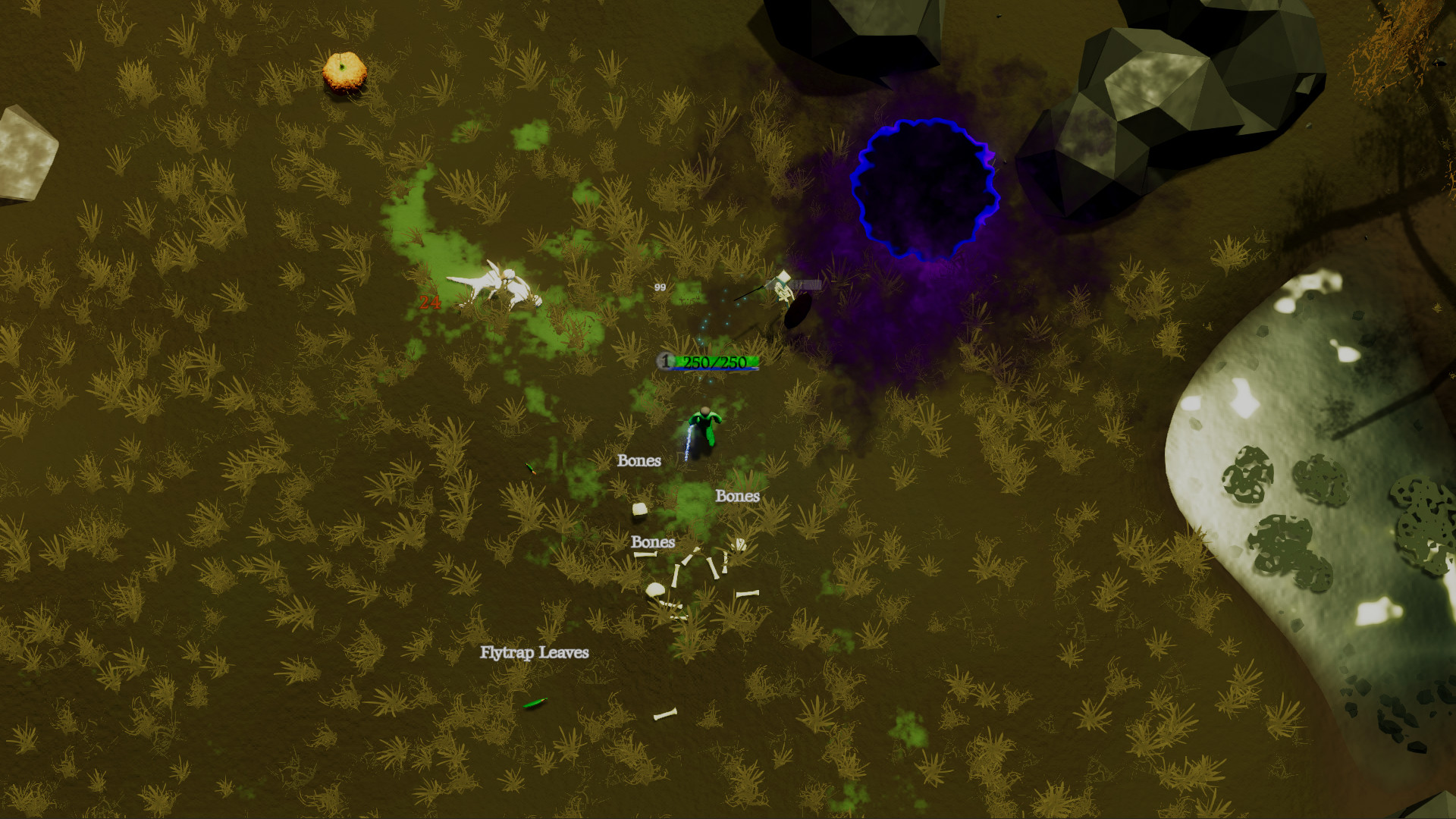Click the lowest Bones drop label
Viewport: 1456px width, 819px height.
coord(652,543)
